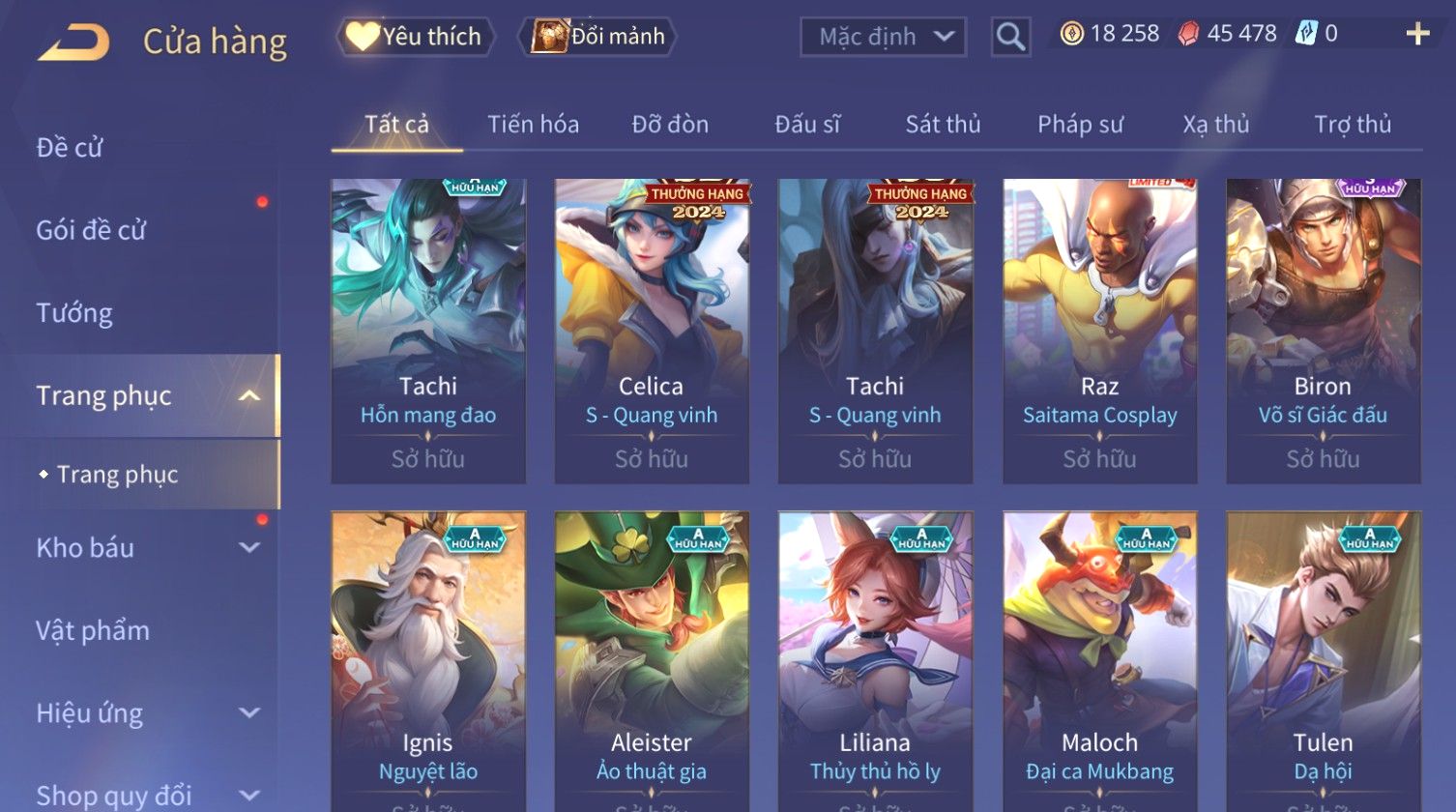Add currency with the plus button

click(x=1417, y=35)
